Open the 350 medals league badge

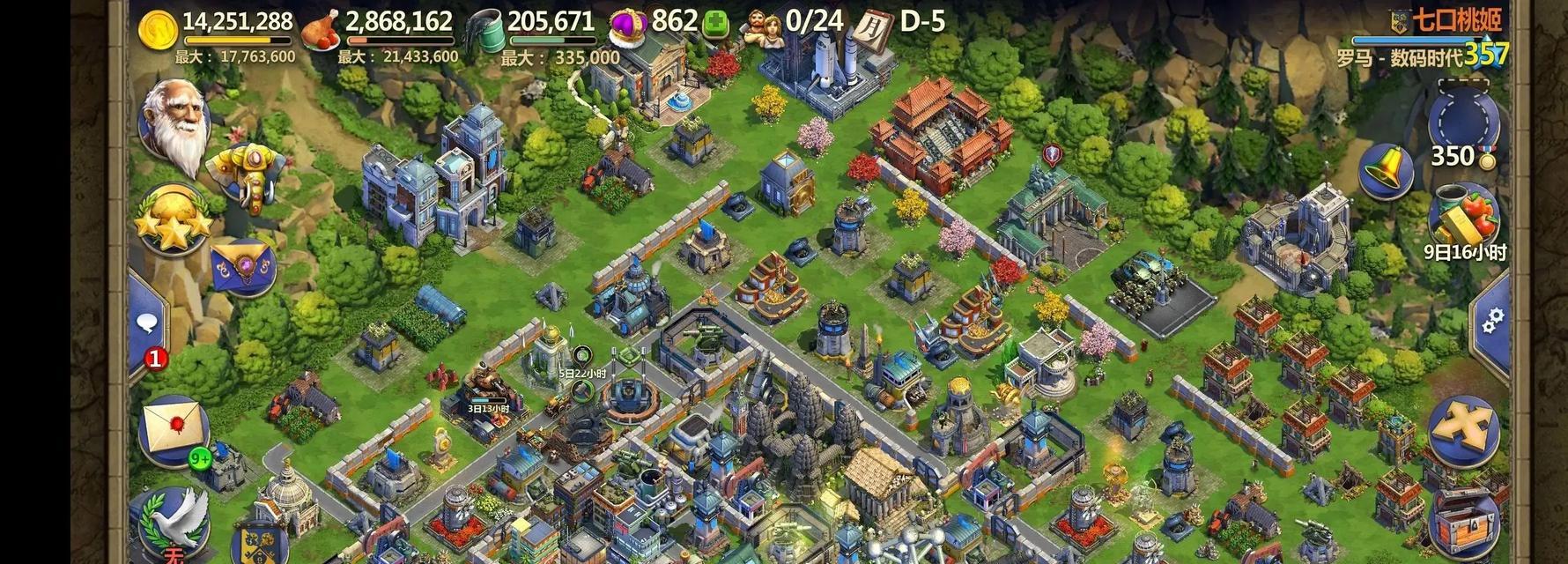click(1463, 123)
